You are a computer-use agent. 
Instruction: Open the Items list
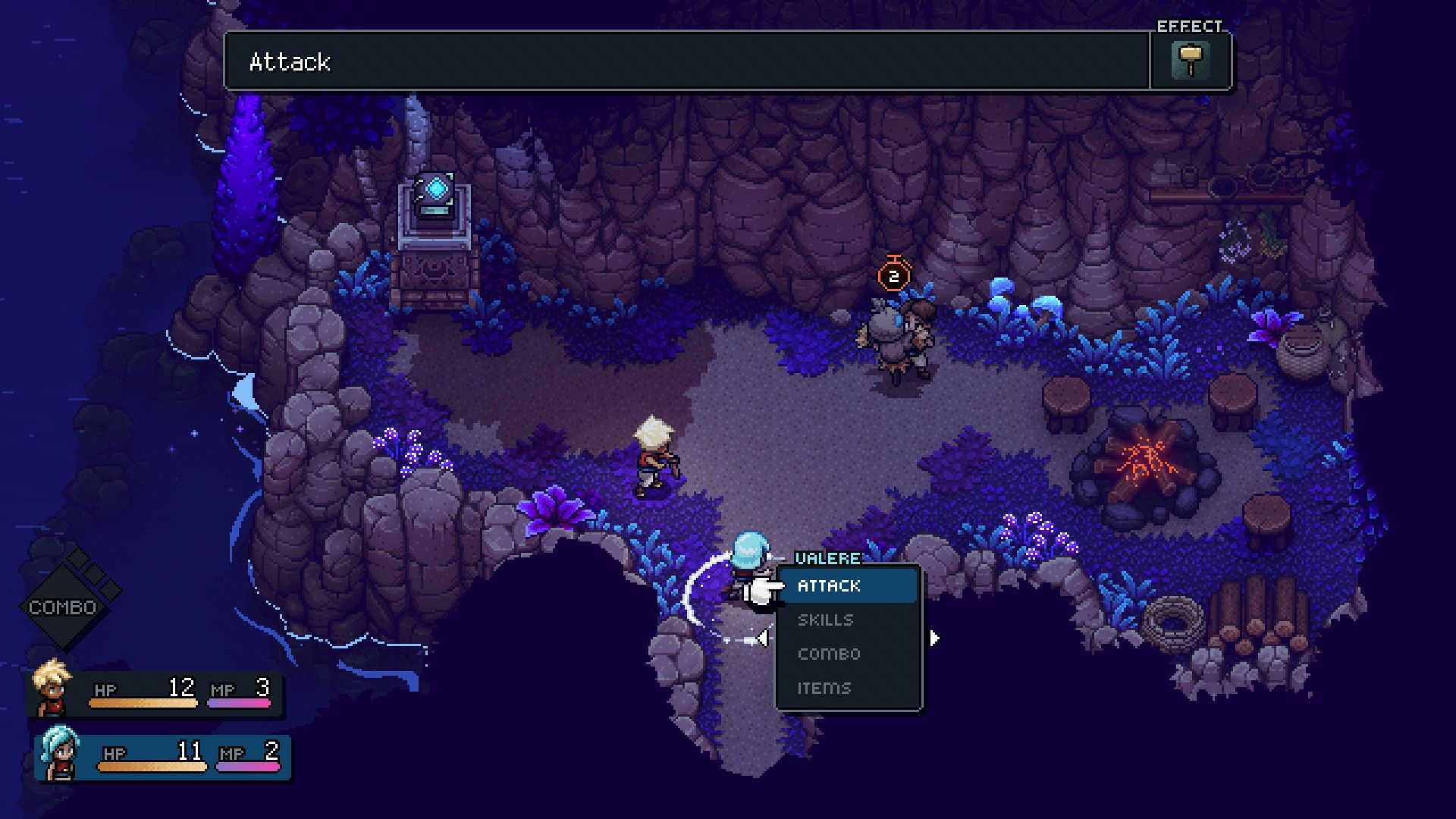(x=824, y=688)
